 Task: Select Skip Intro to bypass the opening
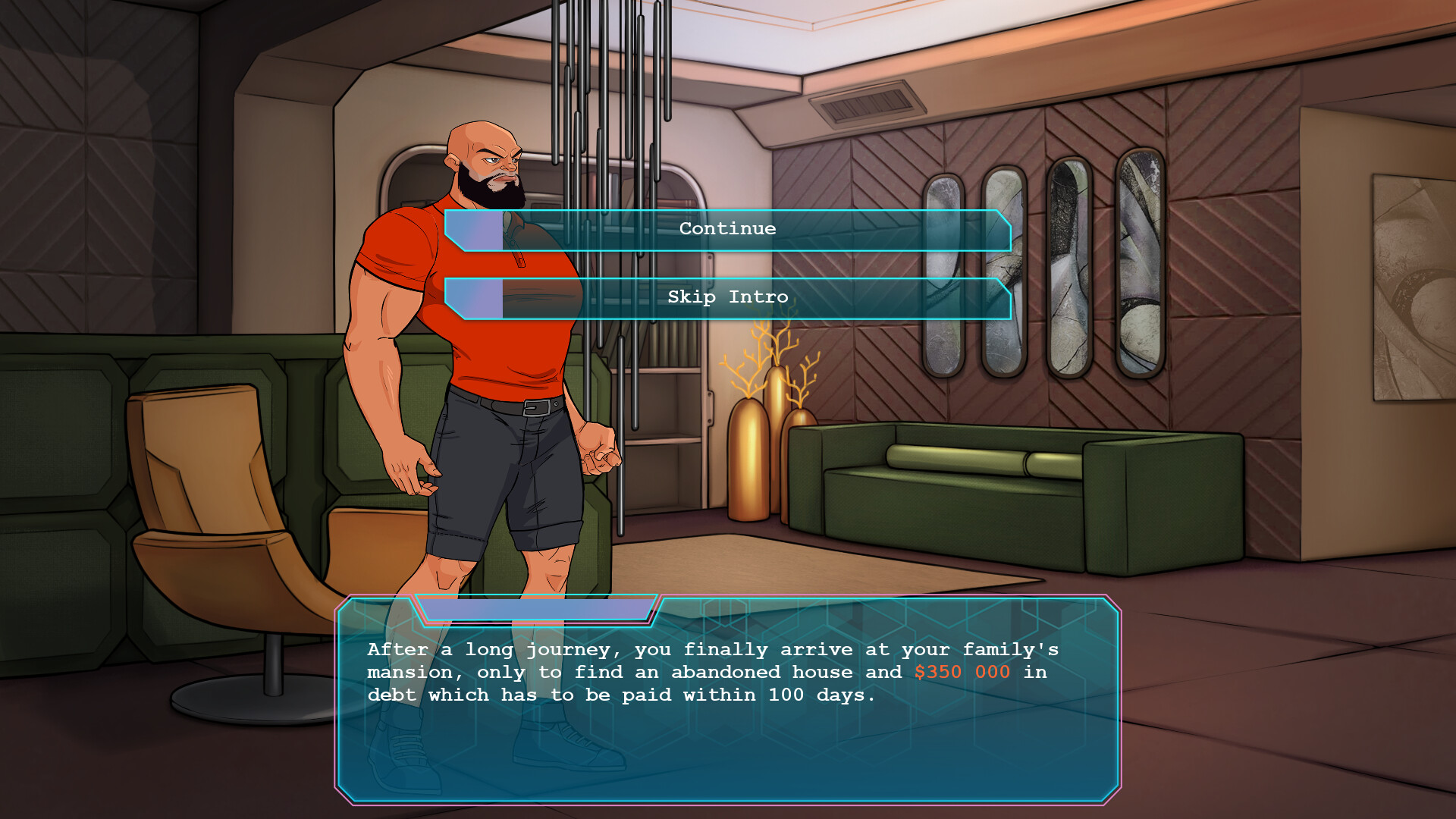pos(728,297)
